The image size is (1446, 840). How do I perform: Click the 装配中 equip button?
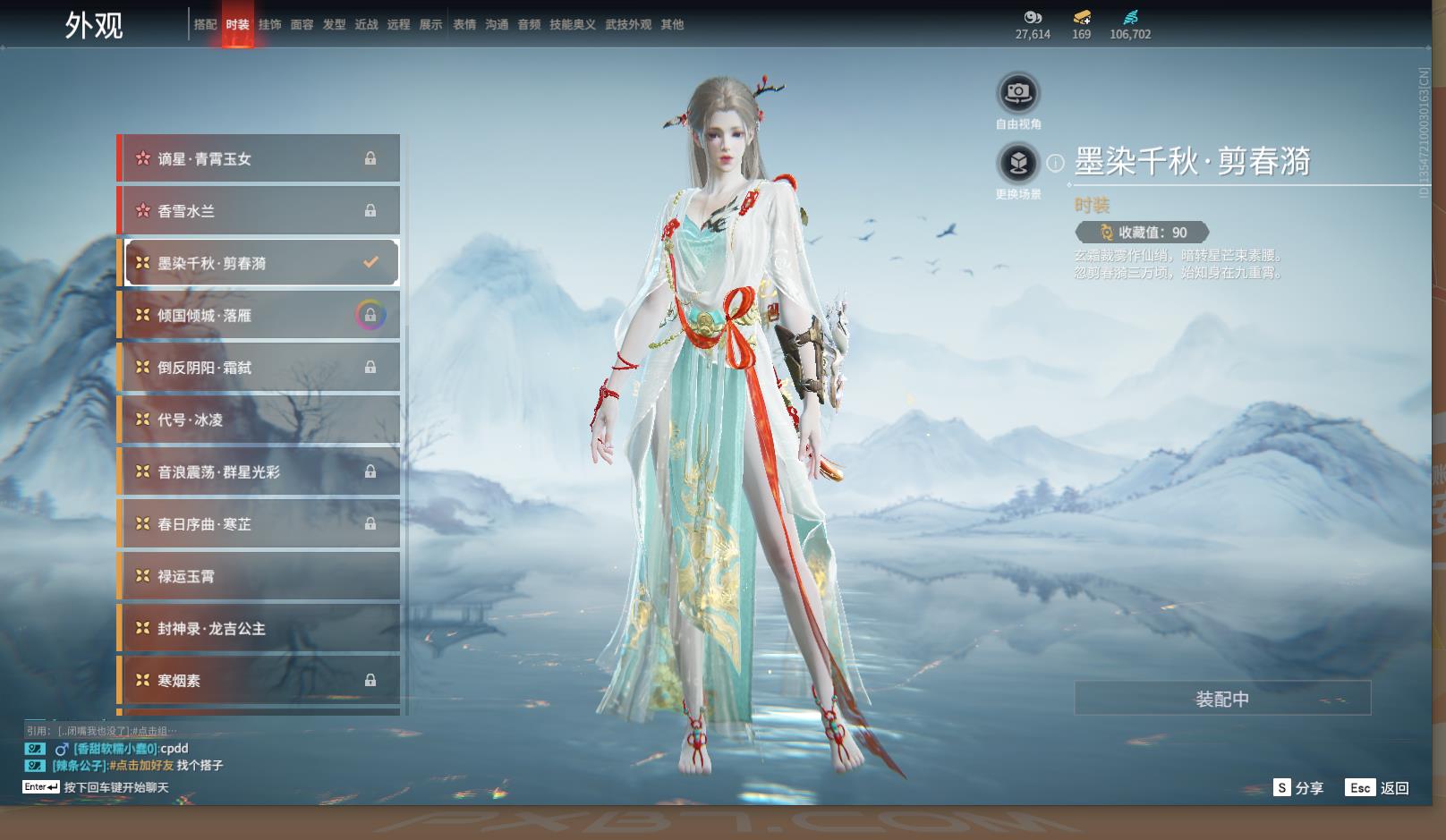pos(1222,699)
